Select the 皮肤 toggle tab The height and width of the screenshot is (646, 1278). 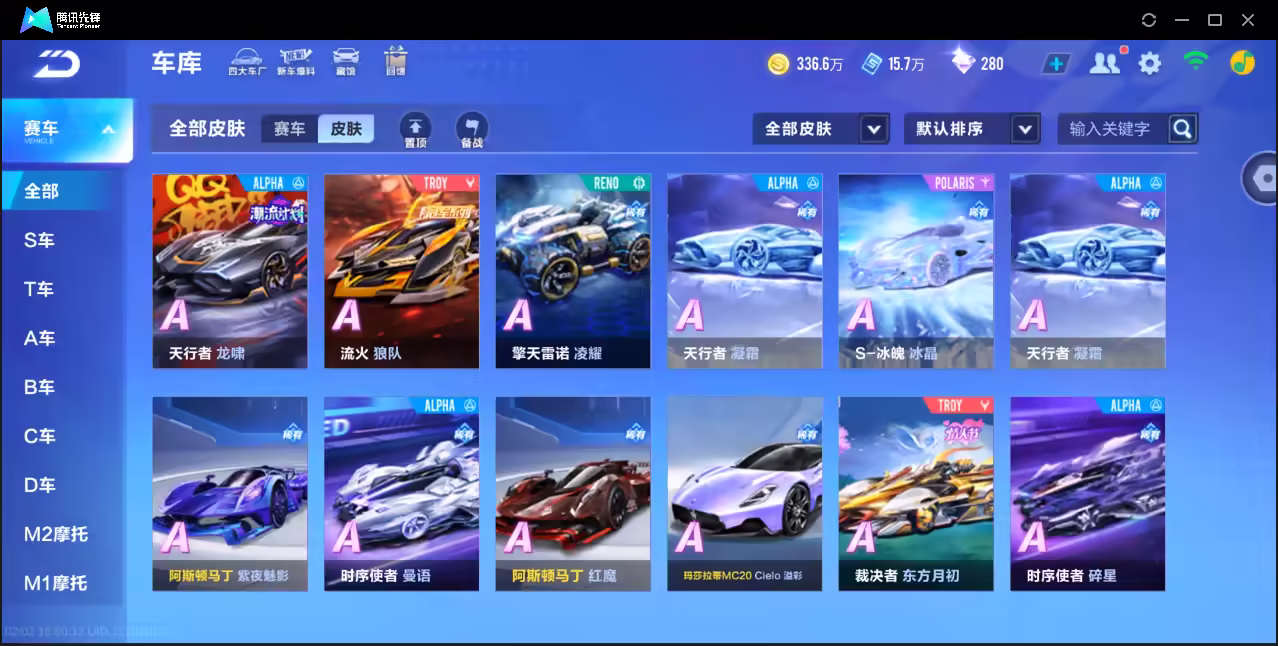[346, 129]
